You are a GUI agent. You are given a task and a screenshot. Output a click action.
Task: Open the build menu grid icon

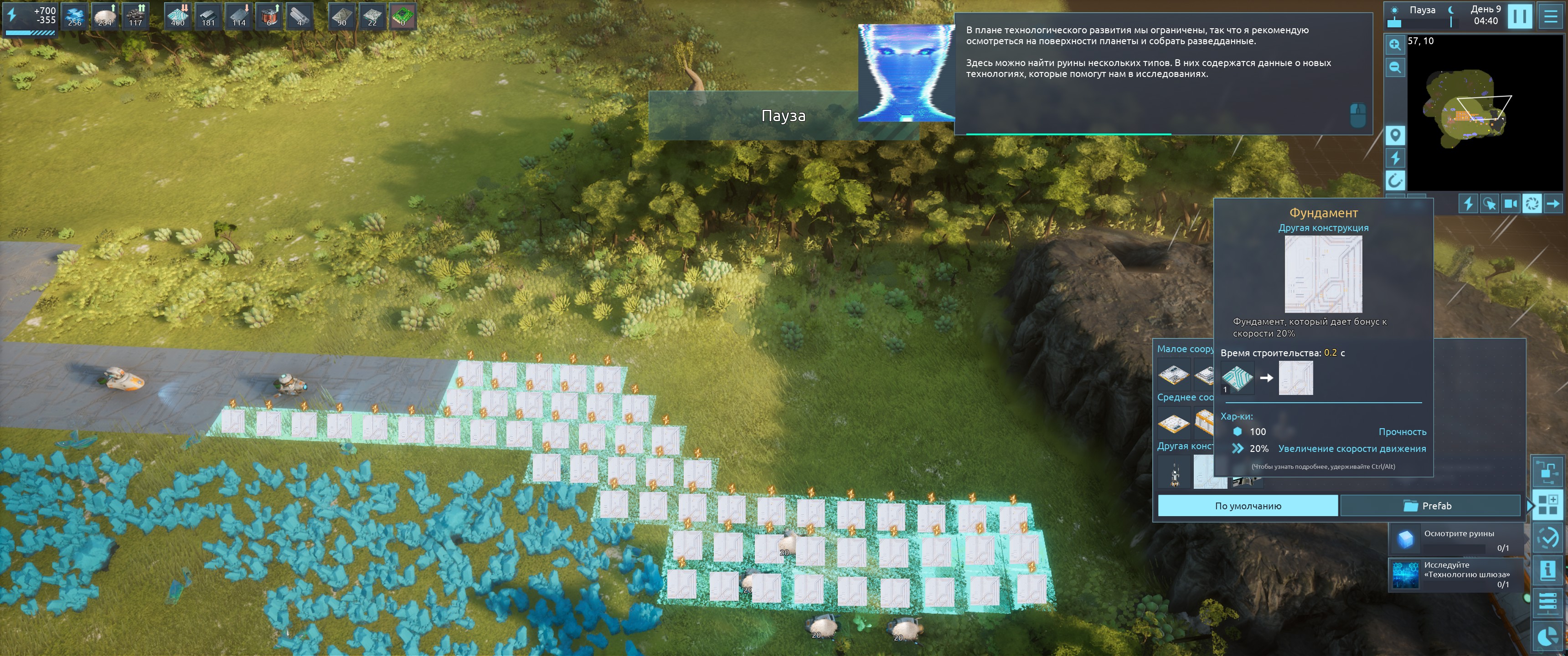pyautogui.click(x=1547, y=504)
